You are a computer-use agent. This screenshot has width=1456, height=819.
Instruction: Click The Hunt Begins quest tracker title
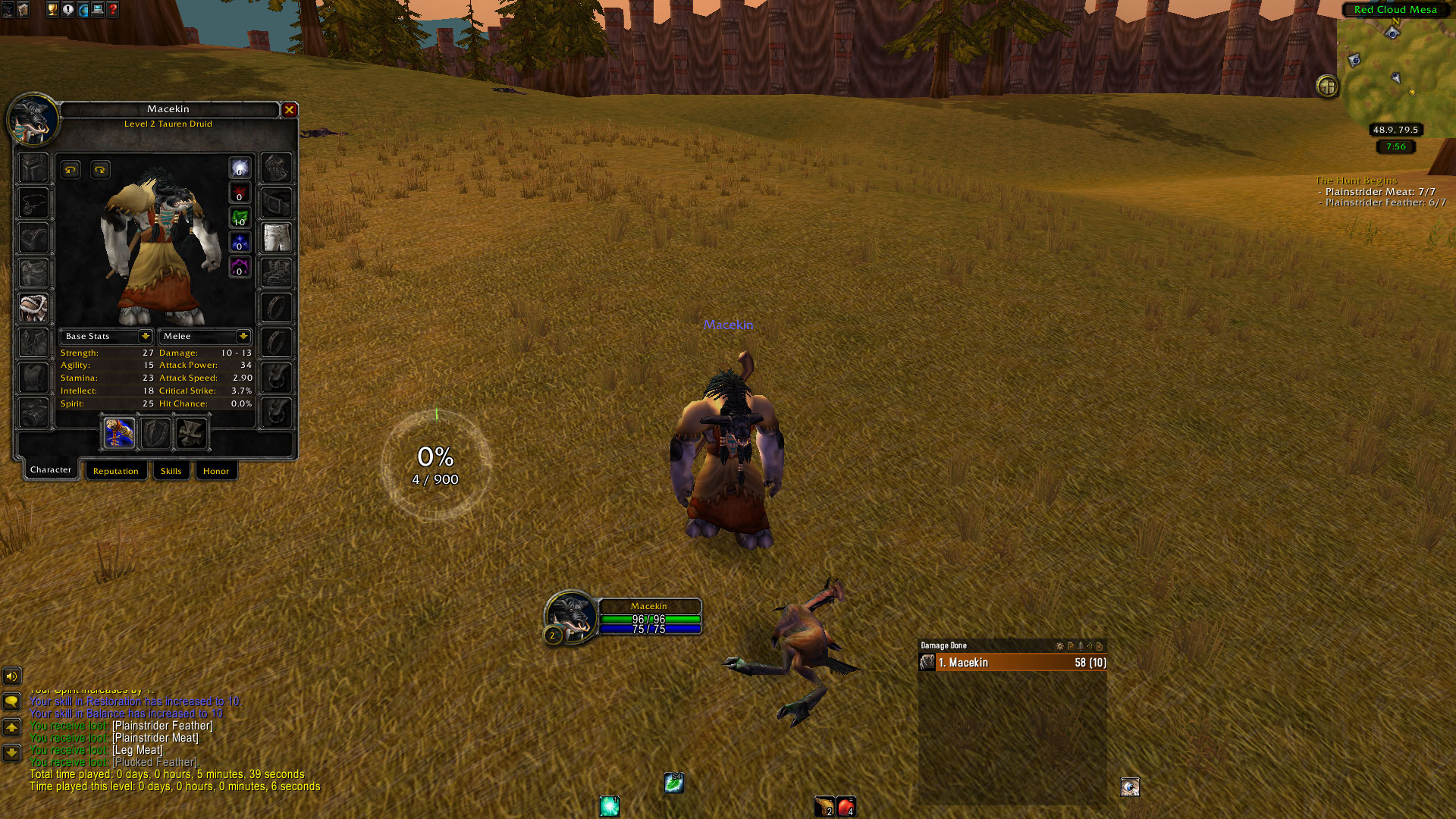click(1356, 180)
